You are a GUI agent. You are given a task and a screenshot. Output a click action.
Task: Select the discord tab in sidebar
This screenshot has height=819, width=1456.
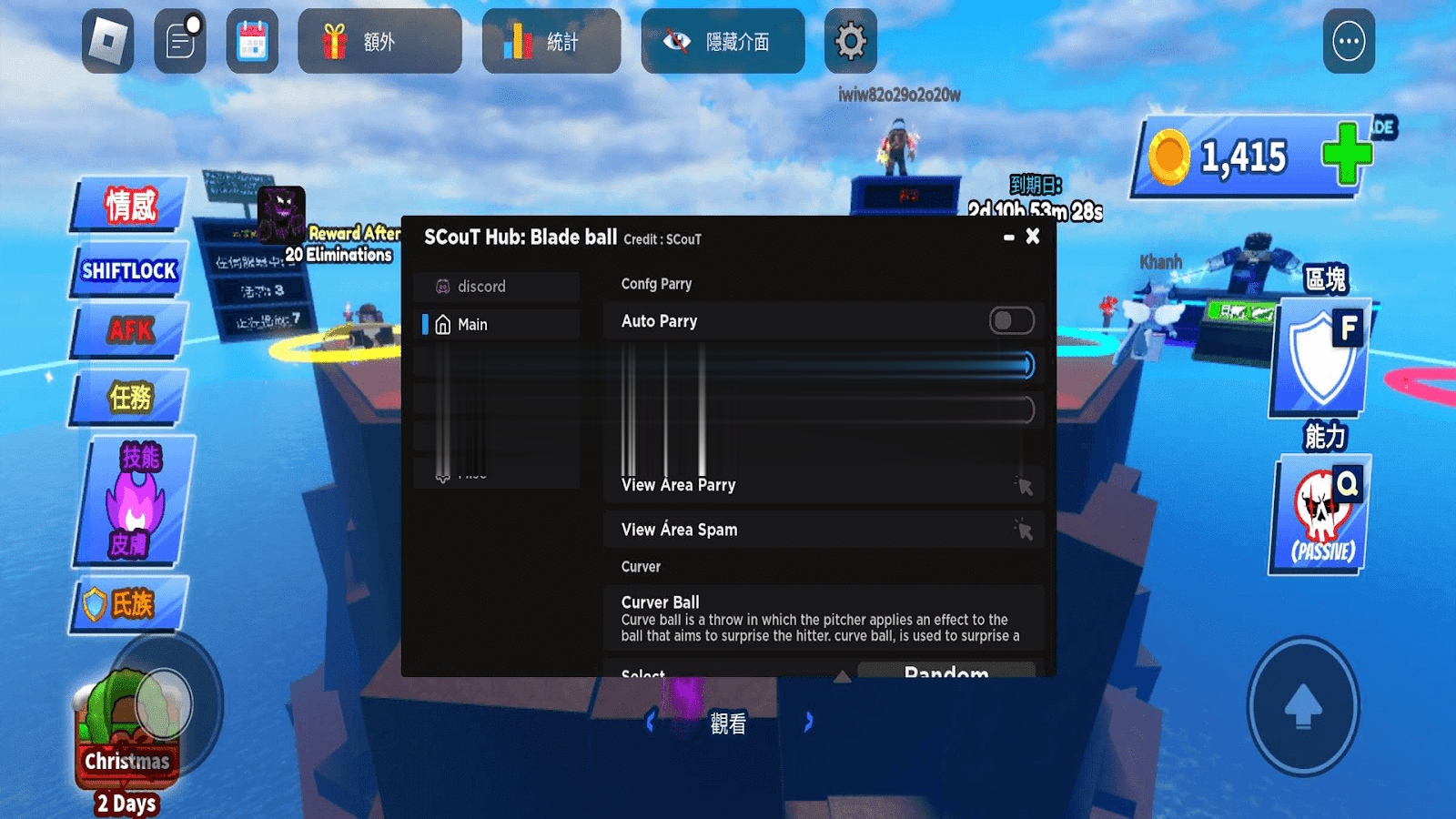496,287
